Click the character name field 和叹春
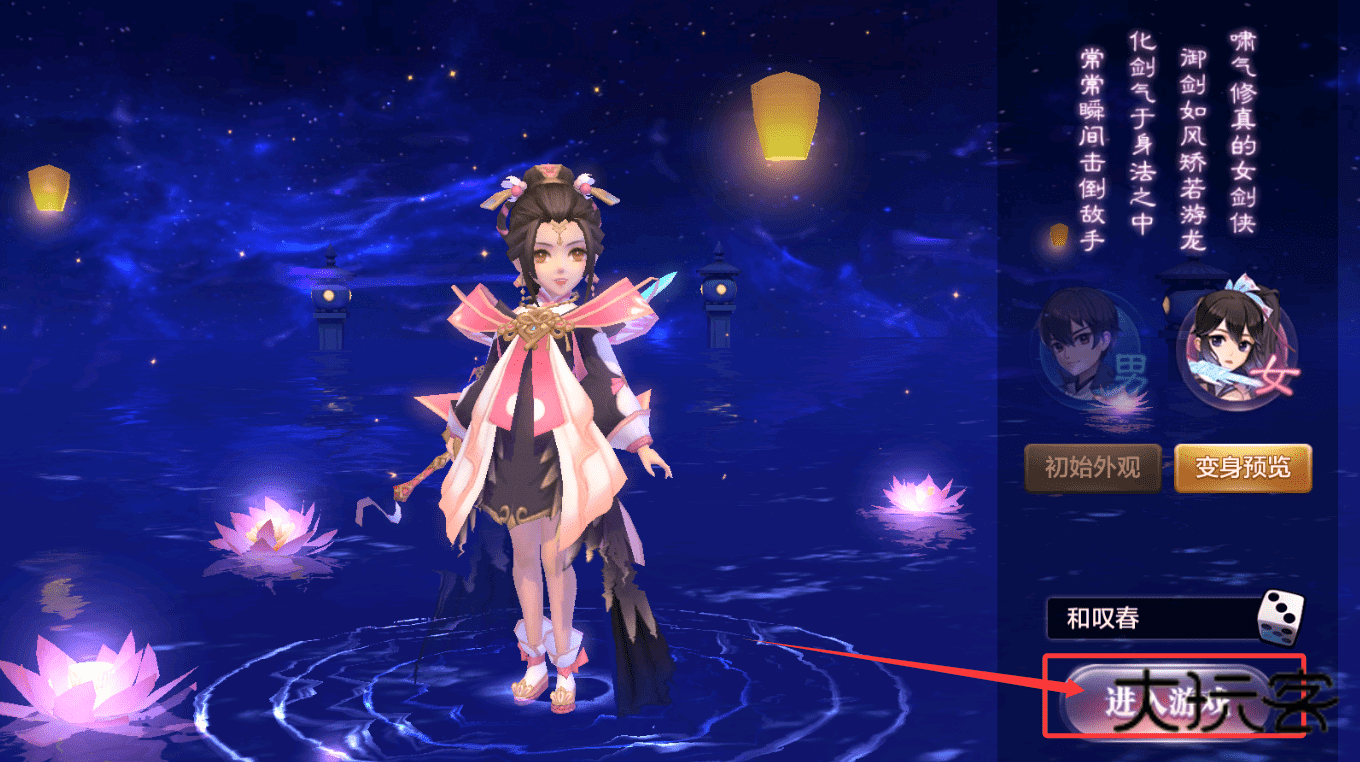Viewport: 1360px width, 762px height. [x=1150, y=619]
